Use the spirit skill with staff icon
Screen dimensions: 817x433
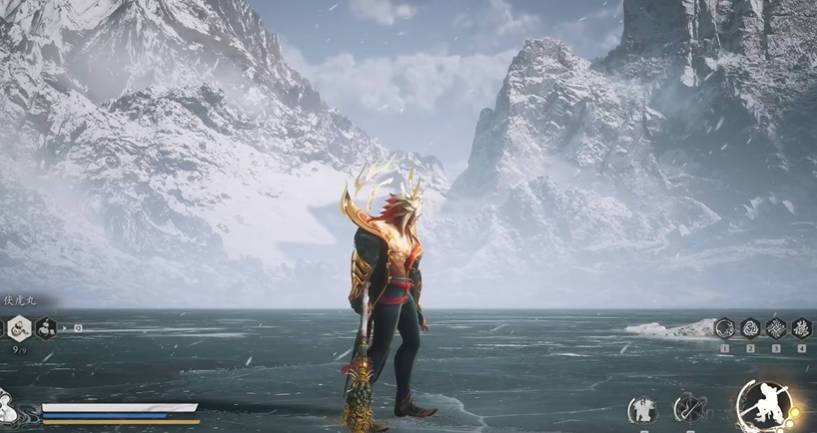pyautogui.click(x=688, y=407)
